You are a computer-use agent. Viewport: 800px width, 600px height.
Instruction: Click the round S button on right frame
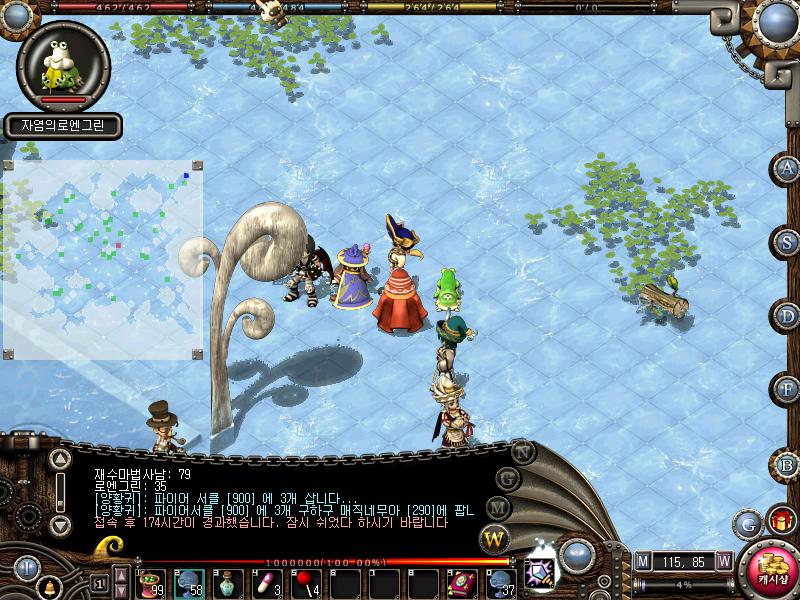click(x=788, y=242)
